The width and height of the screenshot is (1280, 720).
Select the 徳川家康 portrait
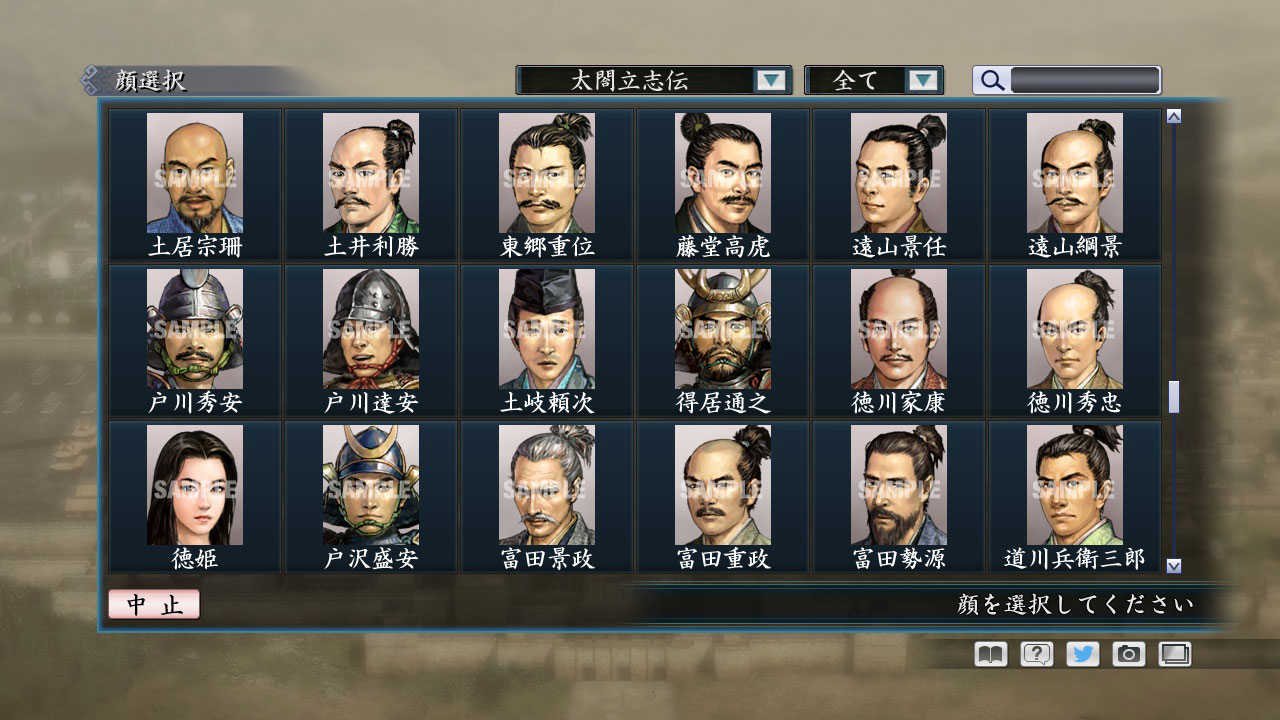tap(898, 329)
